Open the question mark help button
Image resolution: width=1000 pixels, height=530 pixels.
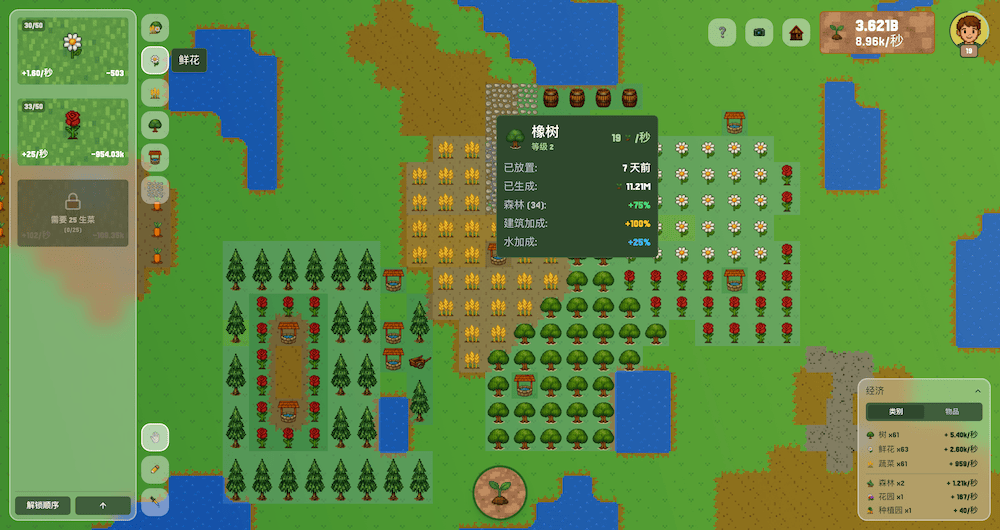[723, 32]
